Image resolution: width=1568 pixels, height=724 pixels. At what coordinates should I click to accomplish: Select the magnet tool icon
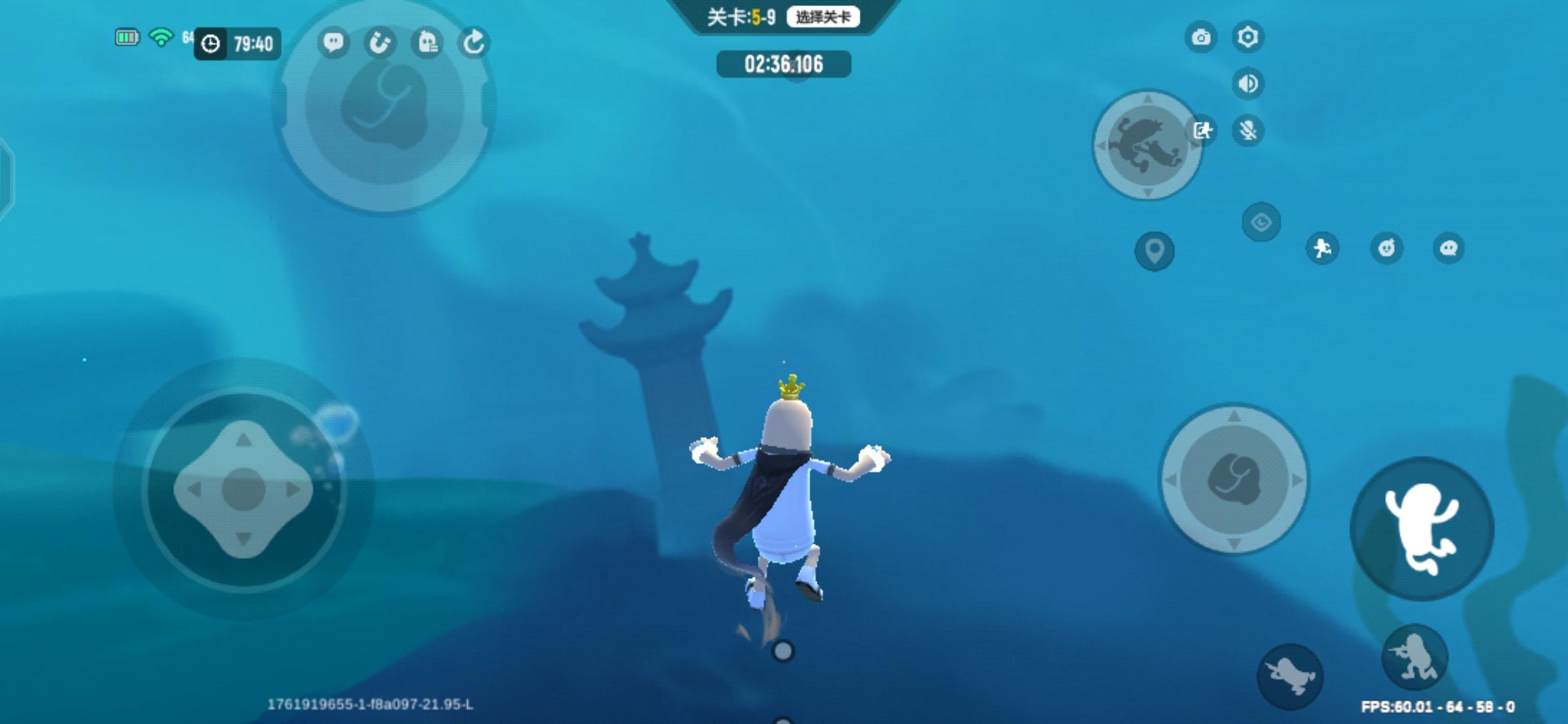[381, 42]
